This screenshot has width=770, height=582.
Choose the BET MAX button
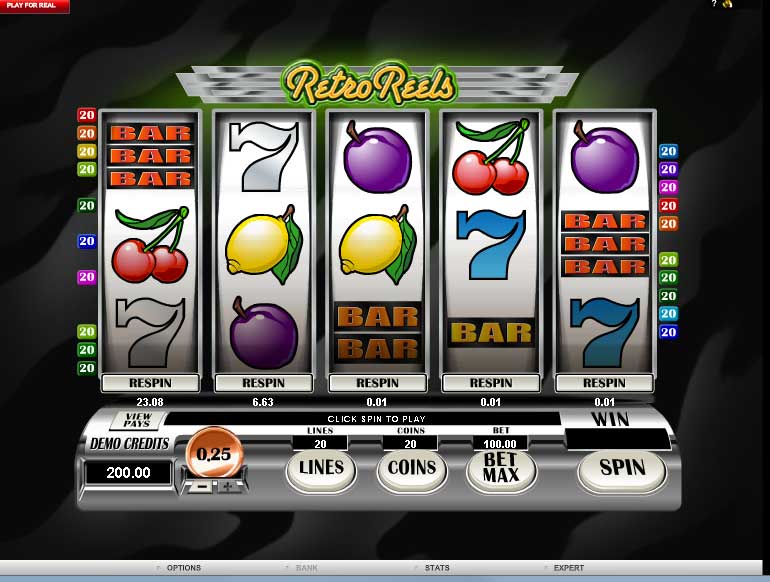click(x=500, y=468)
